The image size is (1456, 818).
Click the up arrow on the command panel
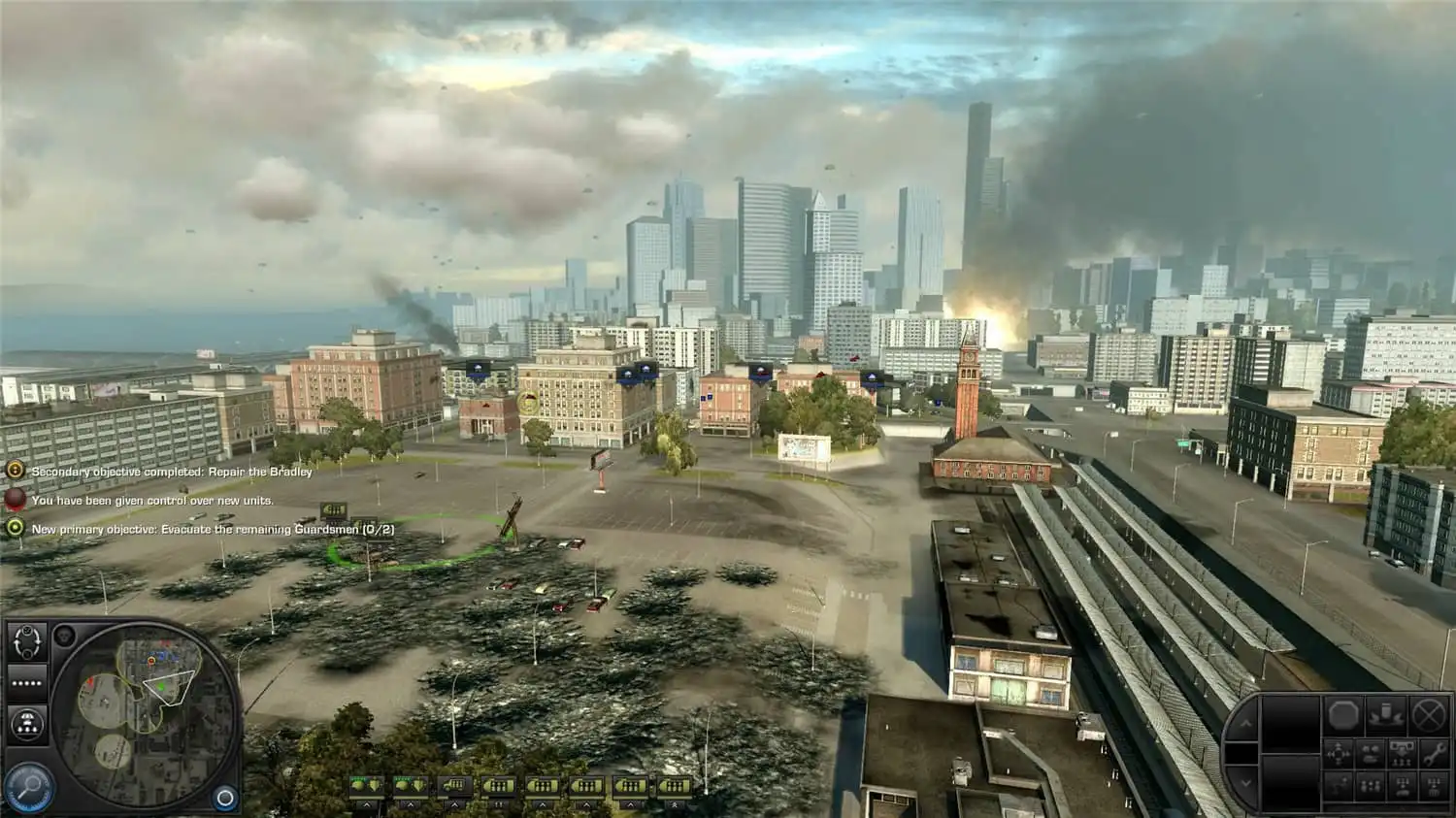(x=1247, y=724)
